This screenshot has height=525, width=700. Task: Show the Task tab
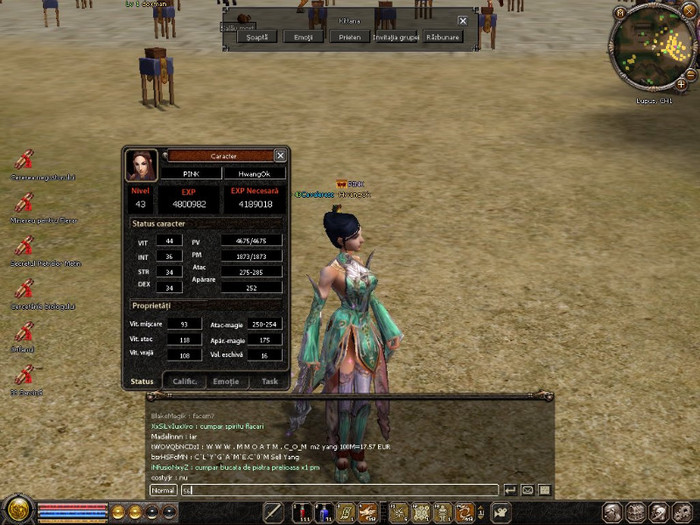[269, 381]
